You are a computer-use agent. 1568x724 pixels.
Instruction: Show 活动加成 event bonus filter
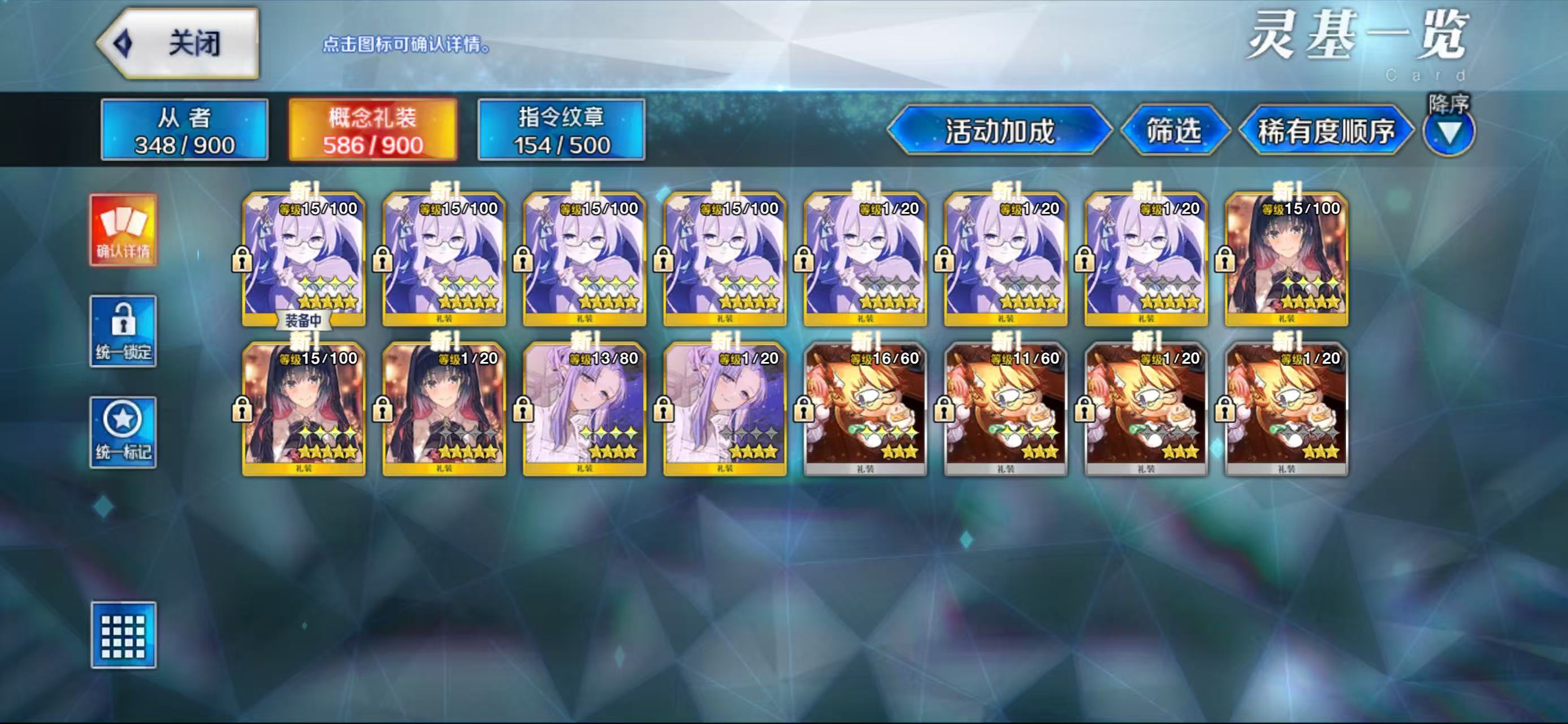coord(999,131)
